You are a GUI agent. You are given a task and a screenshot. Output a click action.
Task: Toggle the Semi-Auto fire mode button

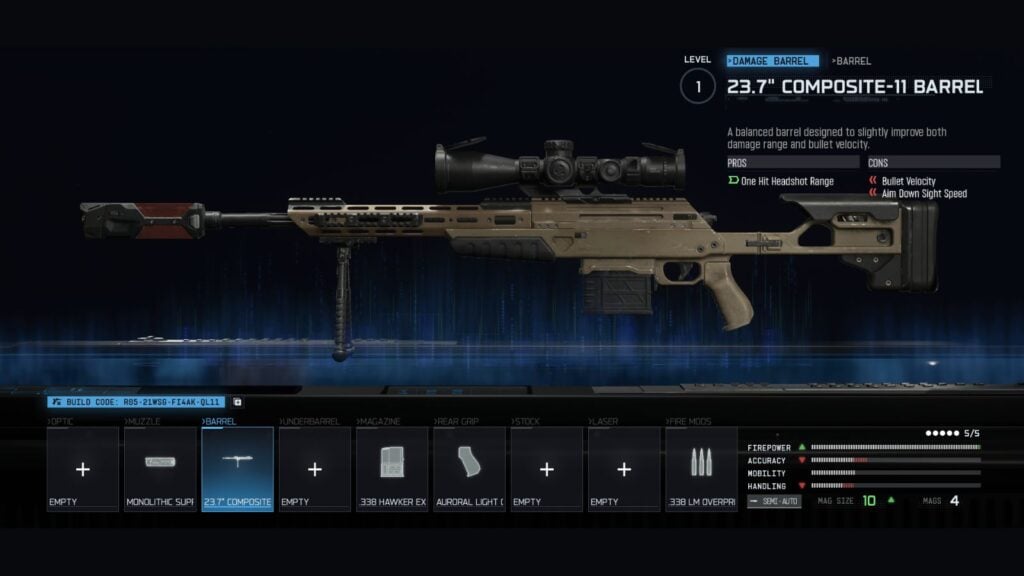point(774,500)
